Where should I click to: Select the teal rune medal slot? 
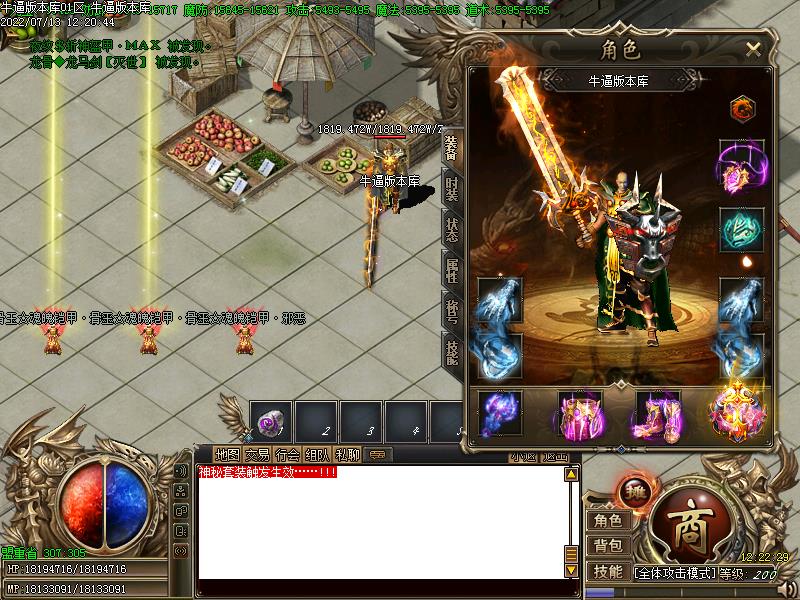(741, 229)
